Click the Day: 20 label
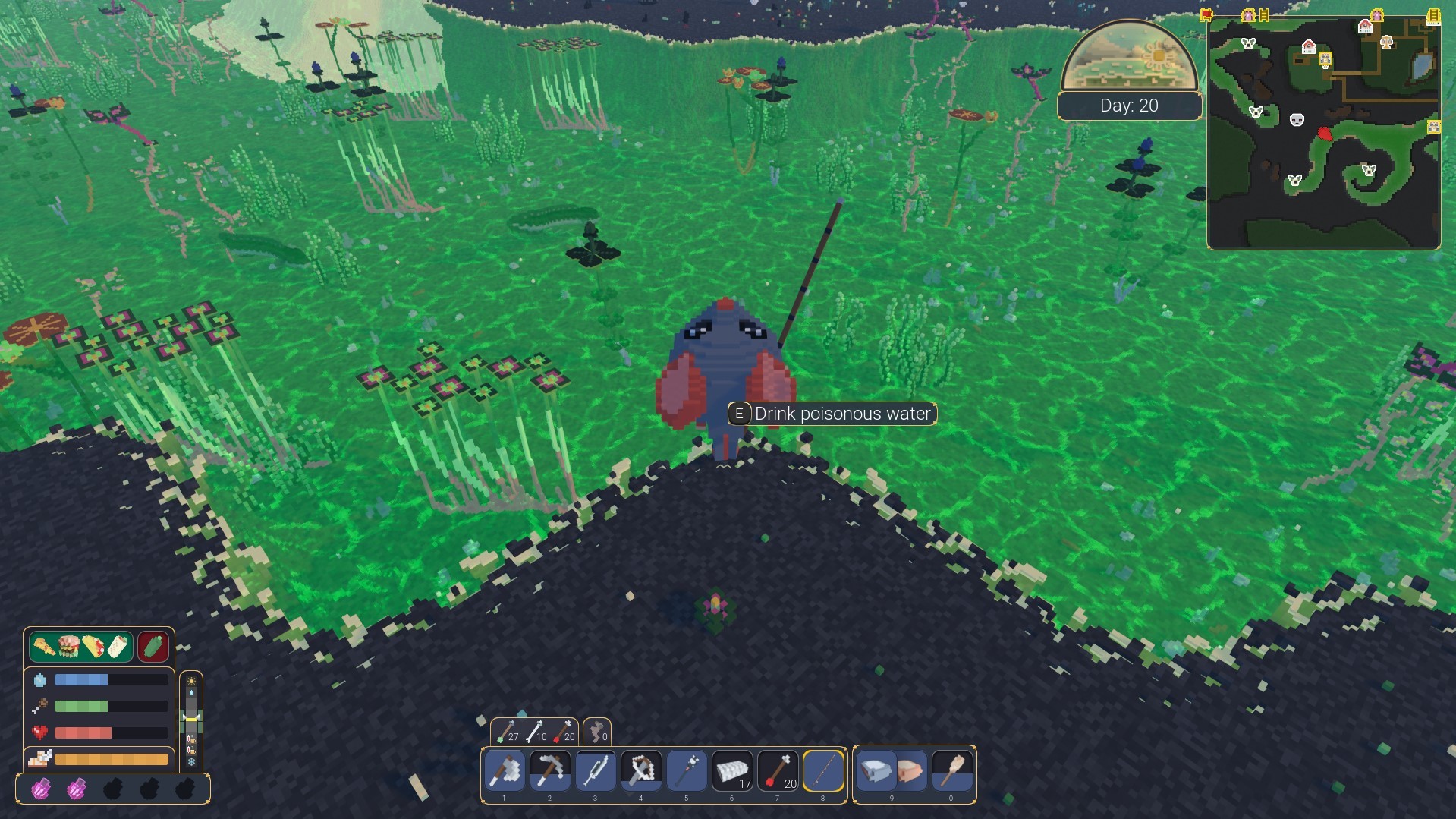 [x=1129, y=105]
